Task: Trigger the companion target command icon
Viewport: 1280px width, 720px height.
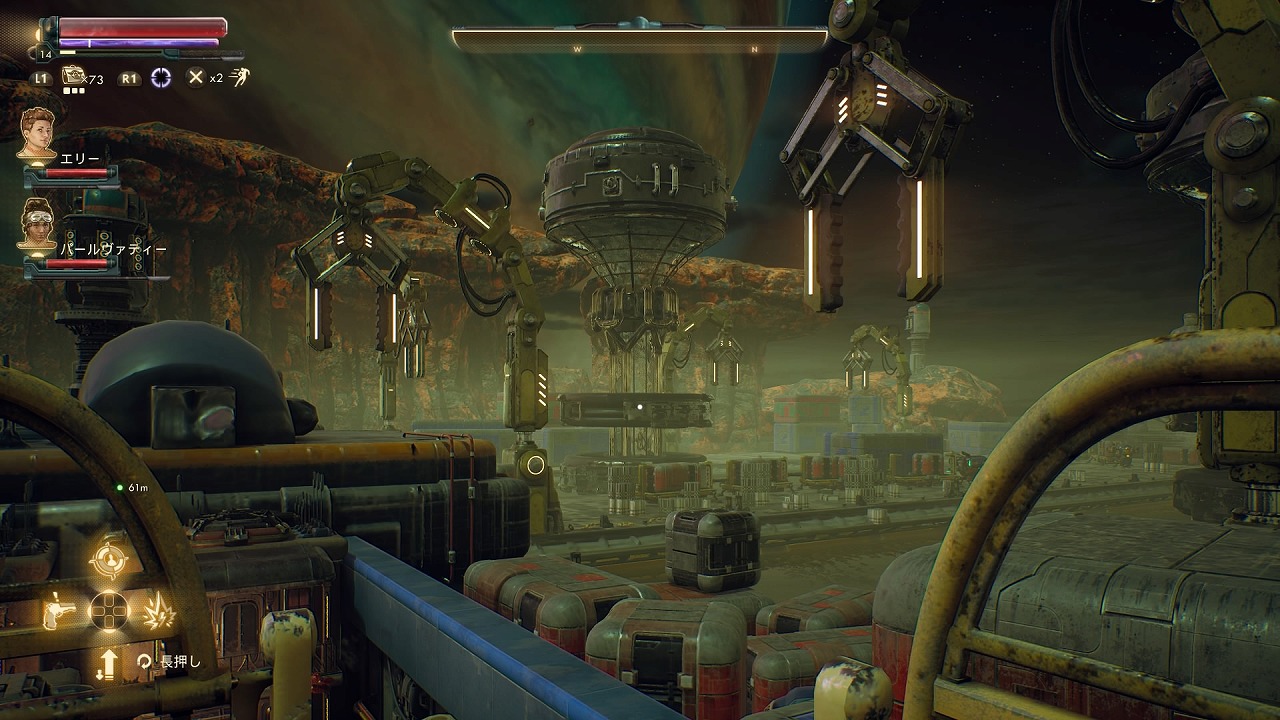Action: 108,560
